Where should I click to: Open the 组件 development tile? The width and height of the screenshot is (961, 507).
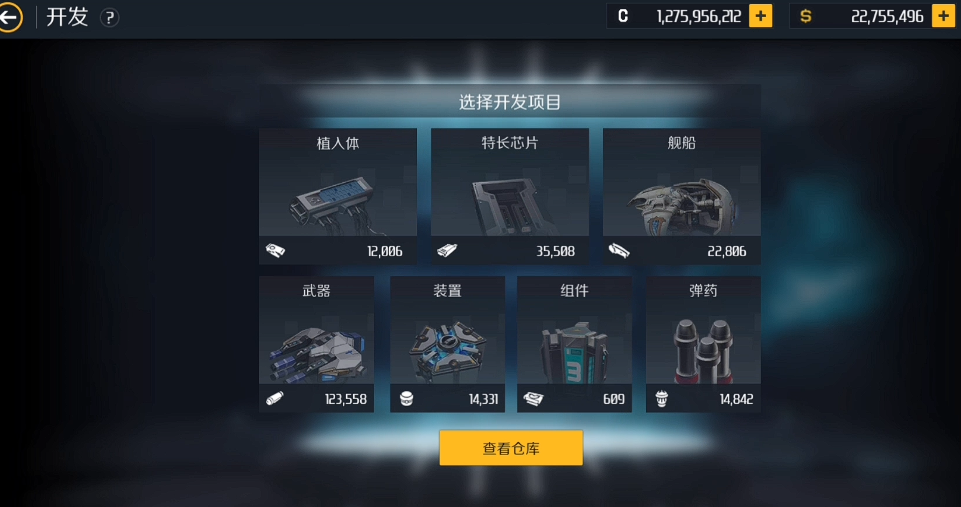[574, 344]
